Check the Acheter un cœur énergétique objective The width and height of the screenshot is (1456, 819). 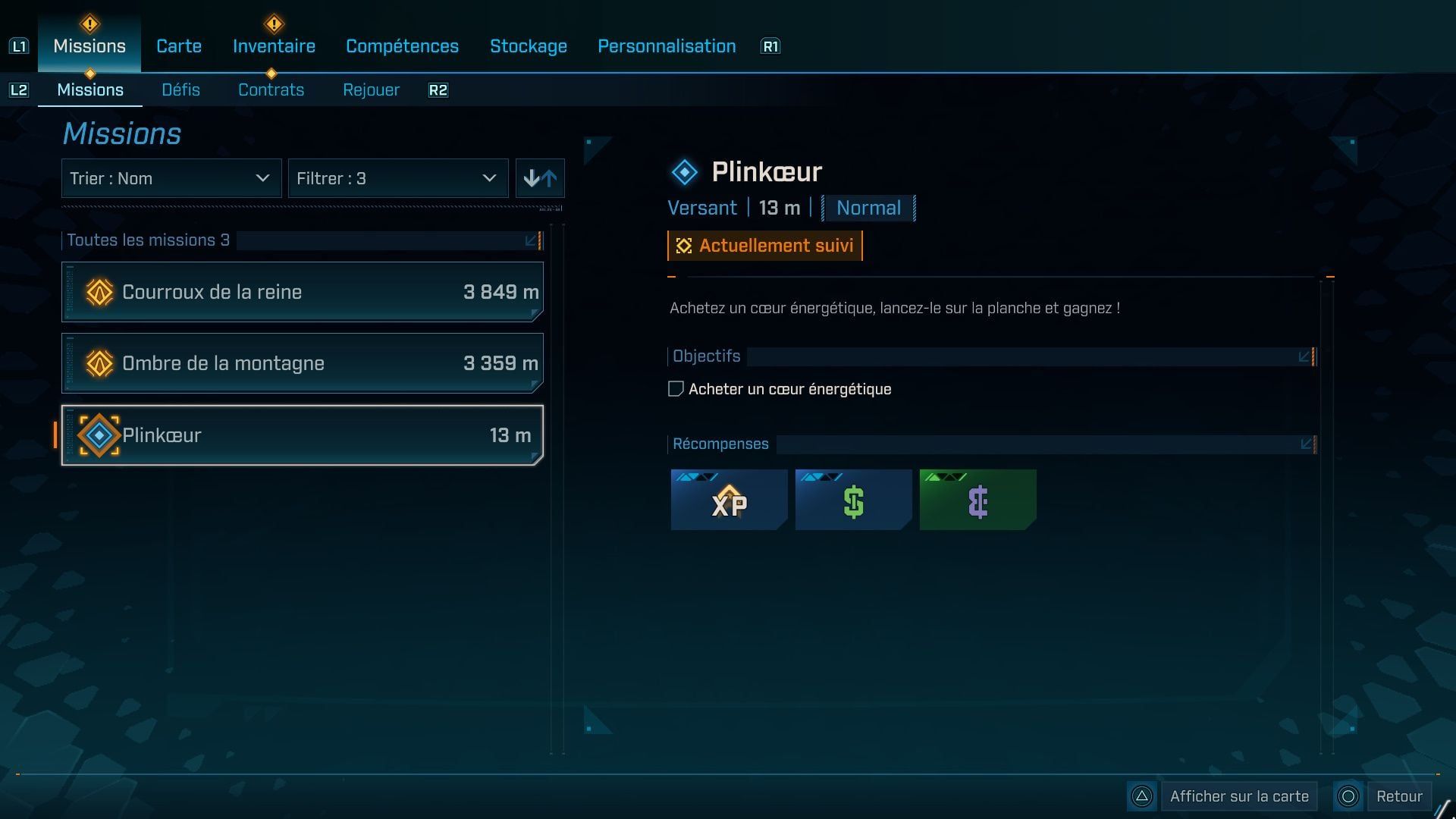(676, 388)
